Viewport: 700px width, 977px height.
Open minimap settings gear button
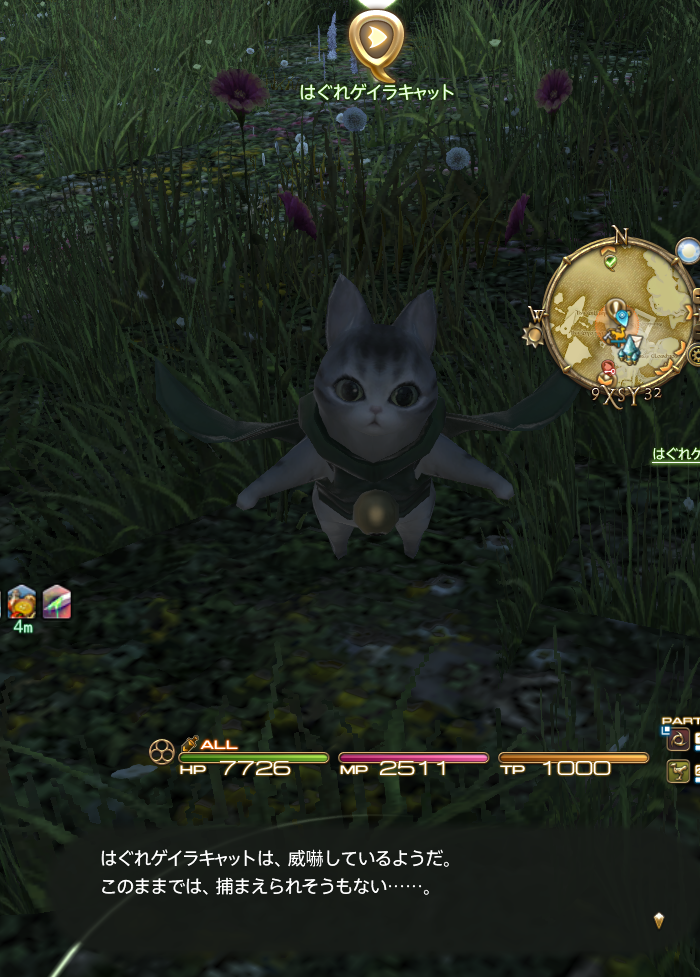coord(694,353)
